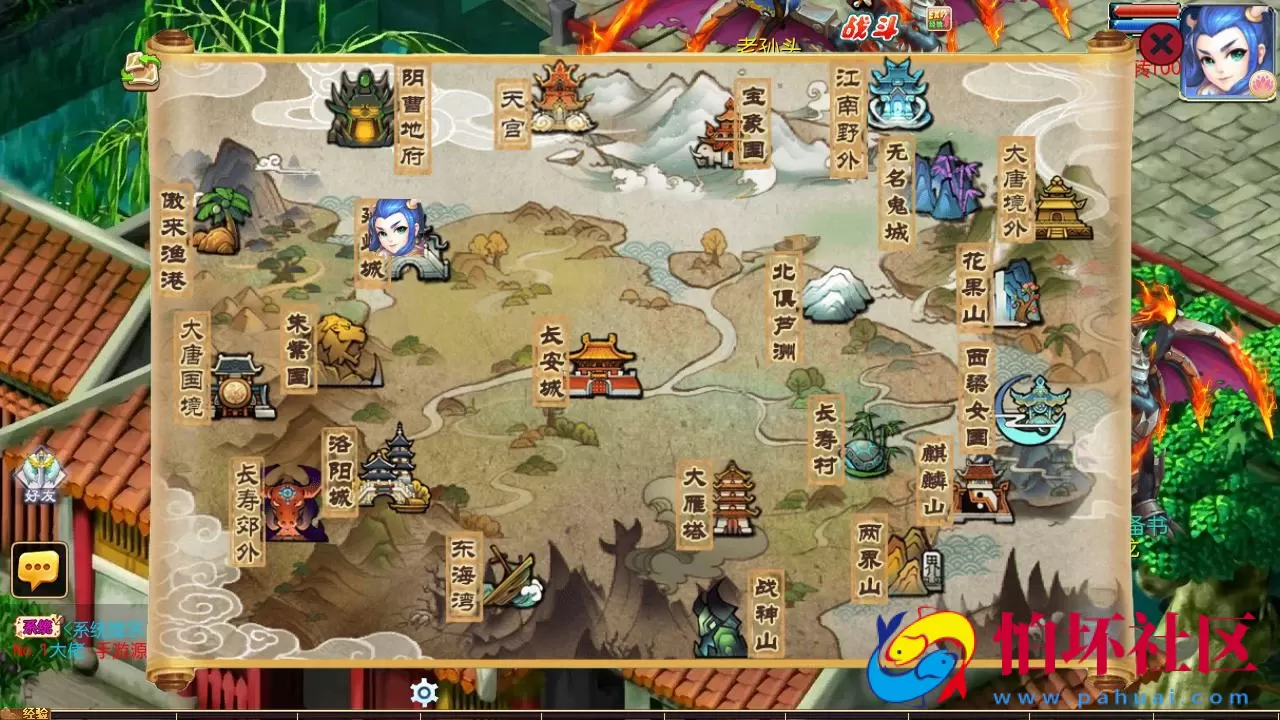Switch to the 系统 chat channel tab
Screen dimensions: 1280x720
point(38,625)
